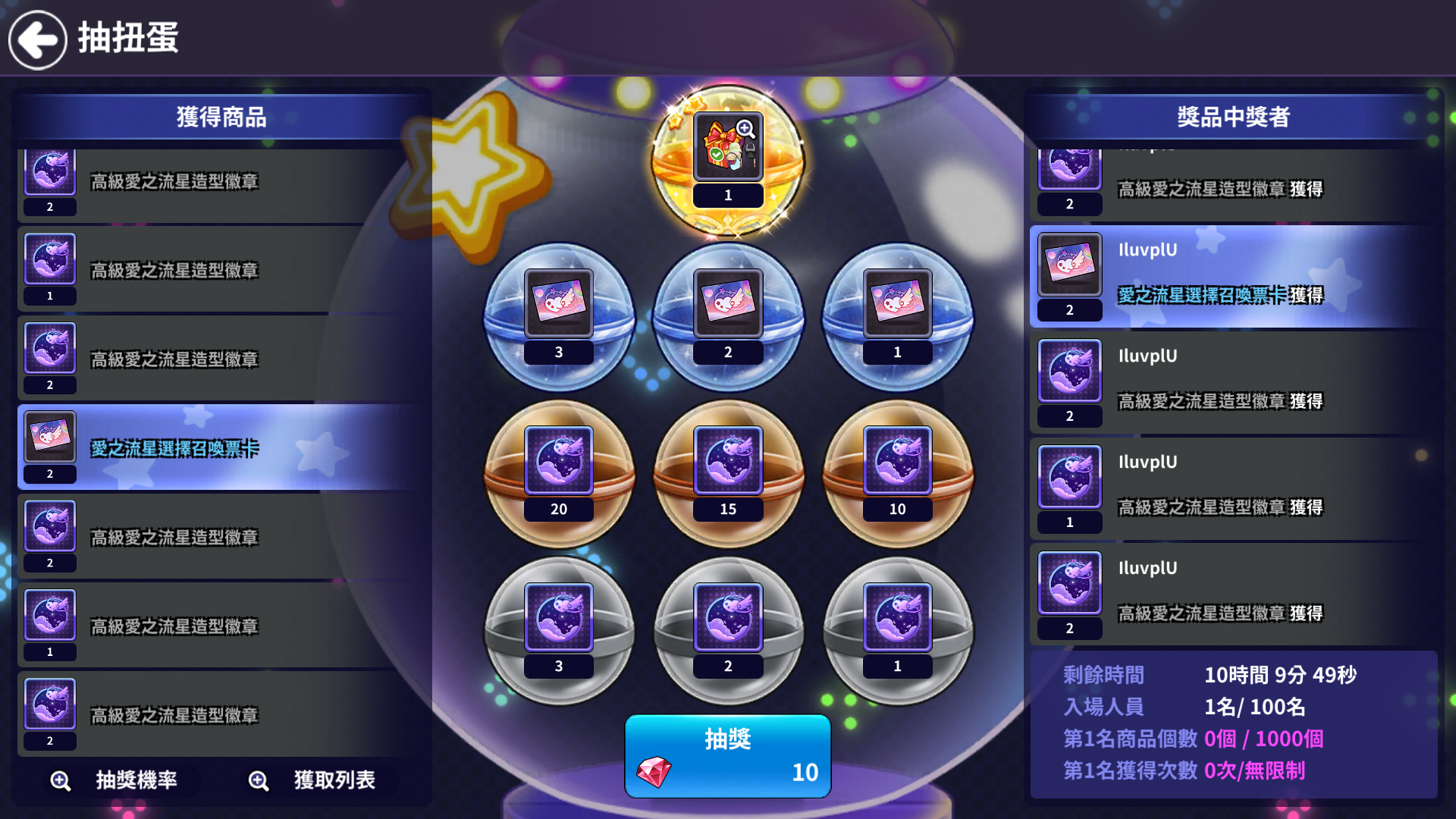Pick the silver capsule with count 2
The height and width of the screenshot is (819, 1456).
(x=728, y=630)
